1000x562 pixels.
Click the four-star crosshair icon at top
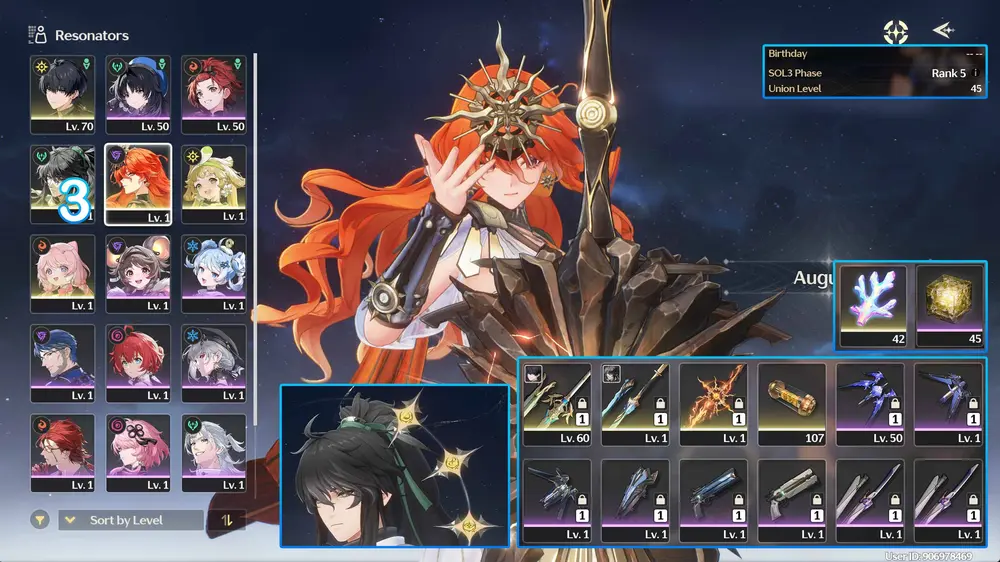coord(896,31)
